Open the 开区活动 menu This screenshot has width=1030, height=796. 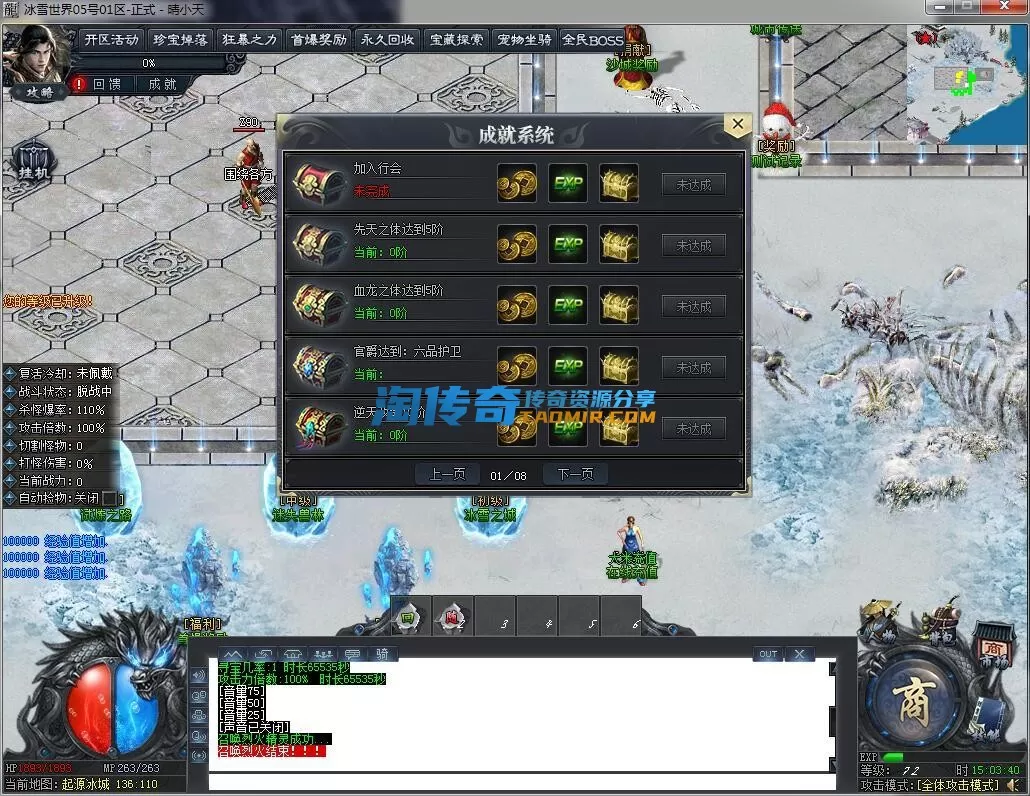point(111,40)
